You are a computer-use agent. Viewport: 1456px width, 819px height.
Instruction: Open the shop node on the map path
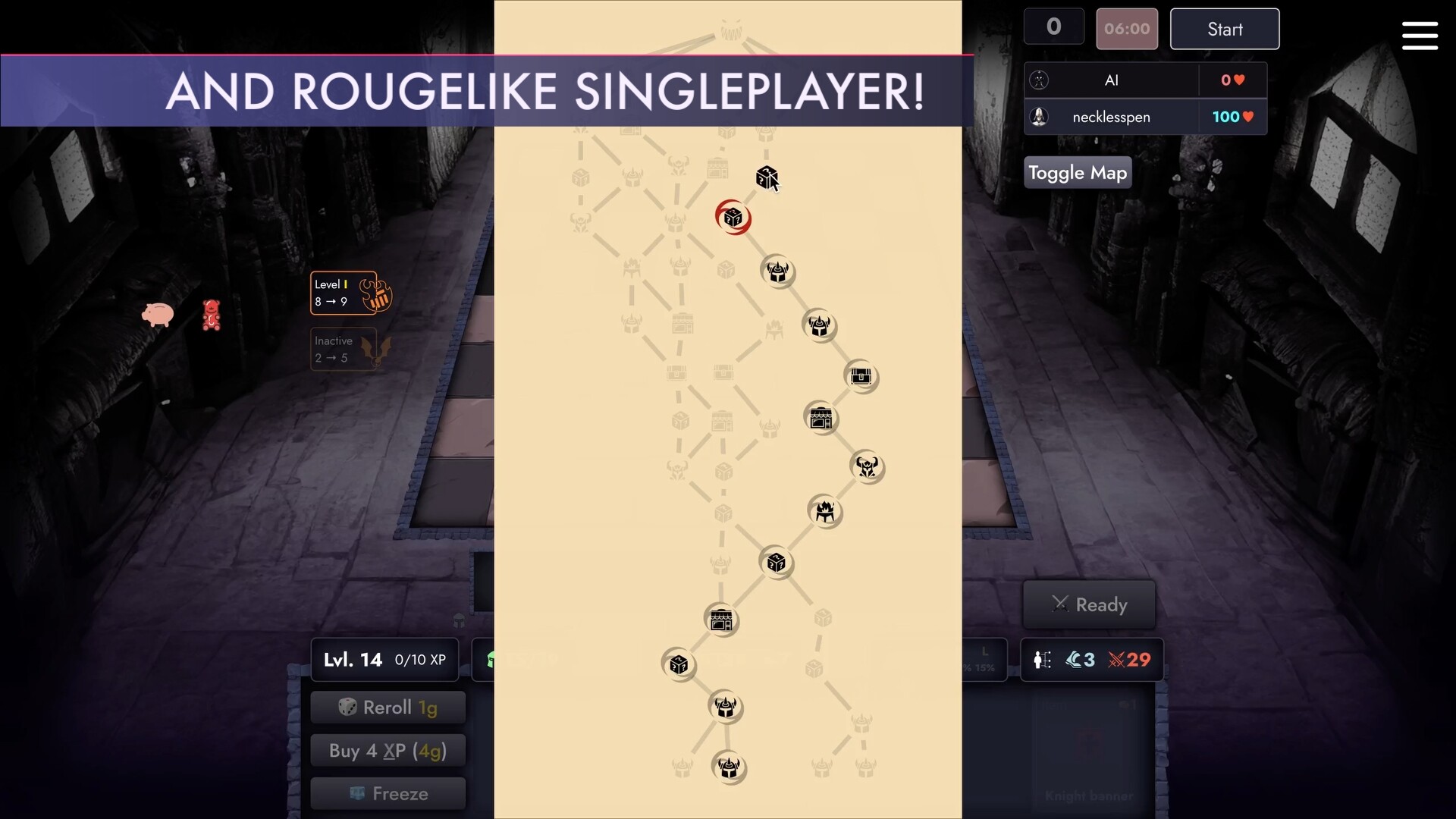[821, 418]
